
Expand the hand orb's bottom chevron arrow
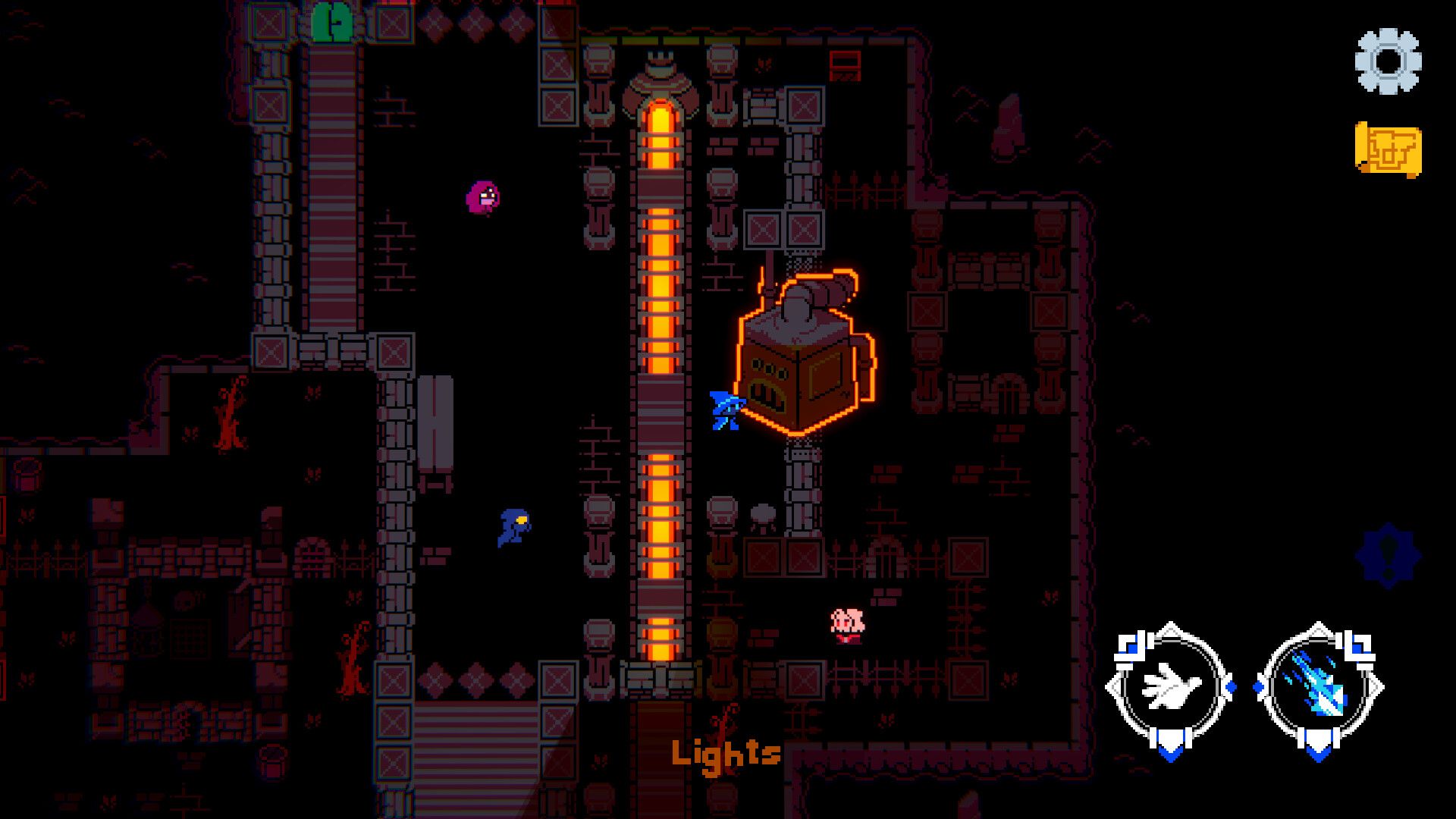[1170, 753]
